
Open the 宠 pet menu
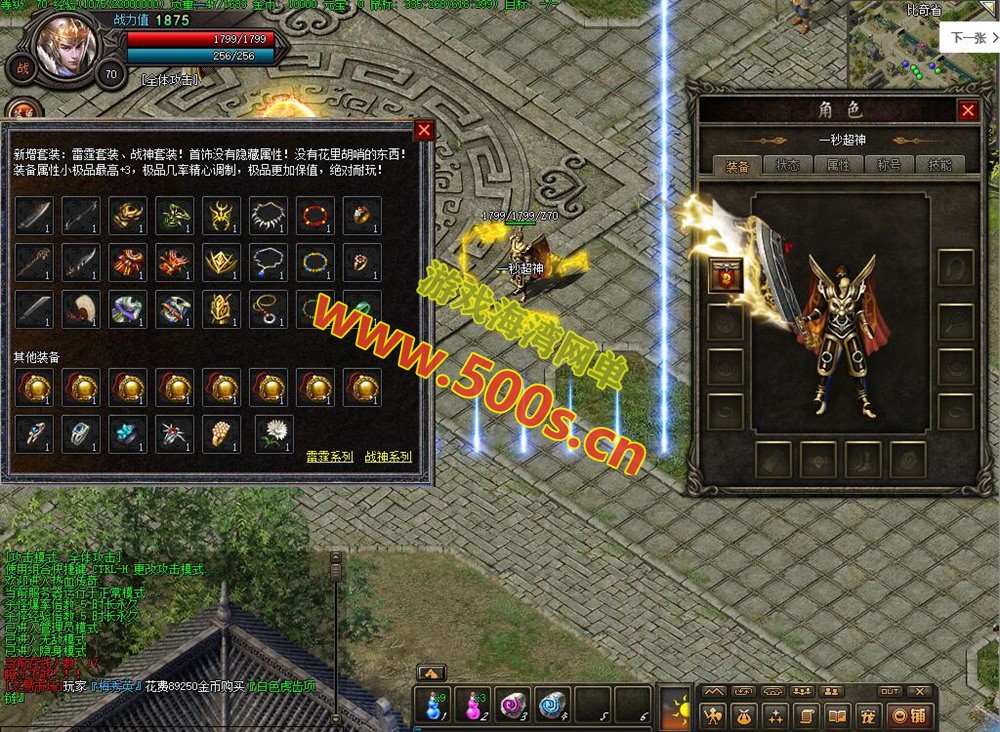point(868,715)
